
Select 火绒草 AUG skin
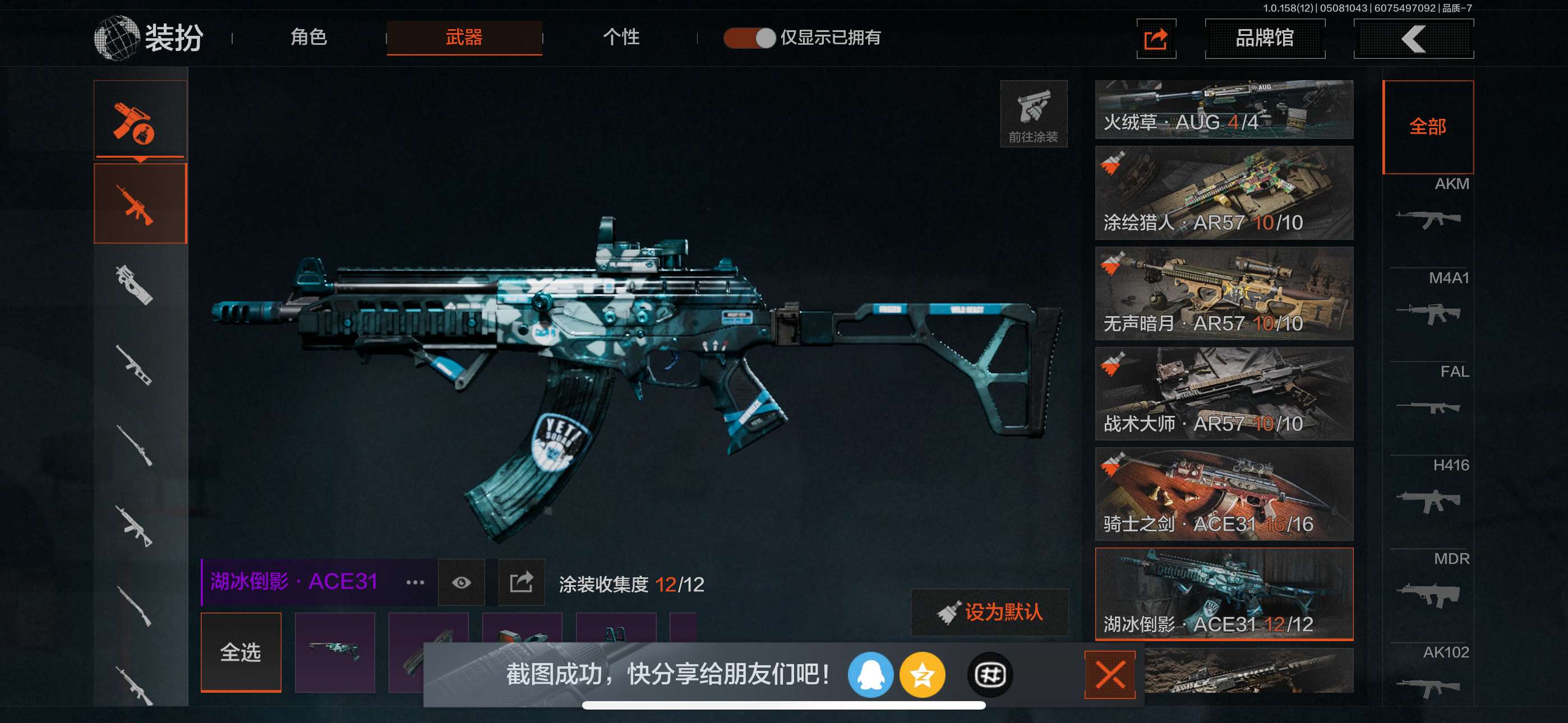point(1224,109)
